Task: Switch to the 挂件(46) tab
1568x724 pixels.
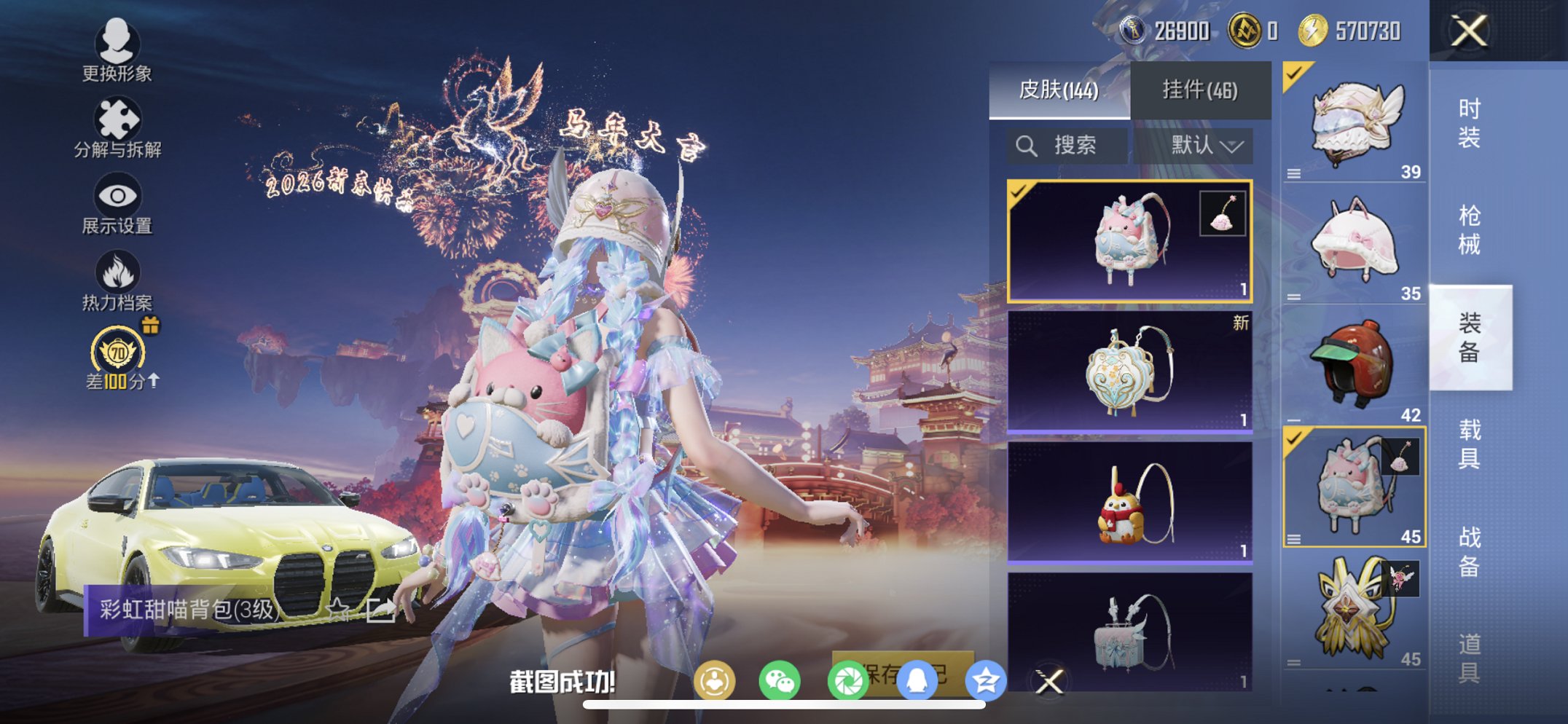Action: 1201,87
